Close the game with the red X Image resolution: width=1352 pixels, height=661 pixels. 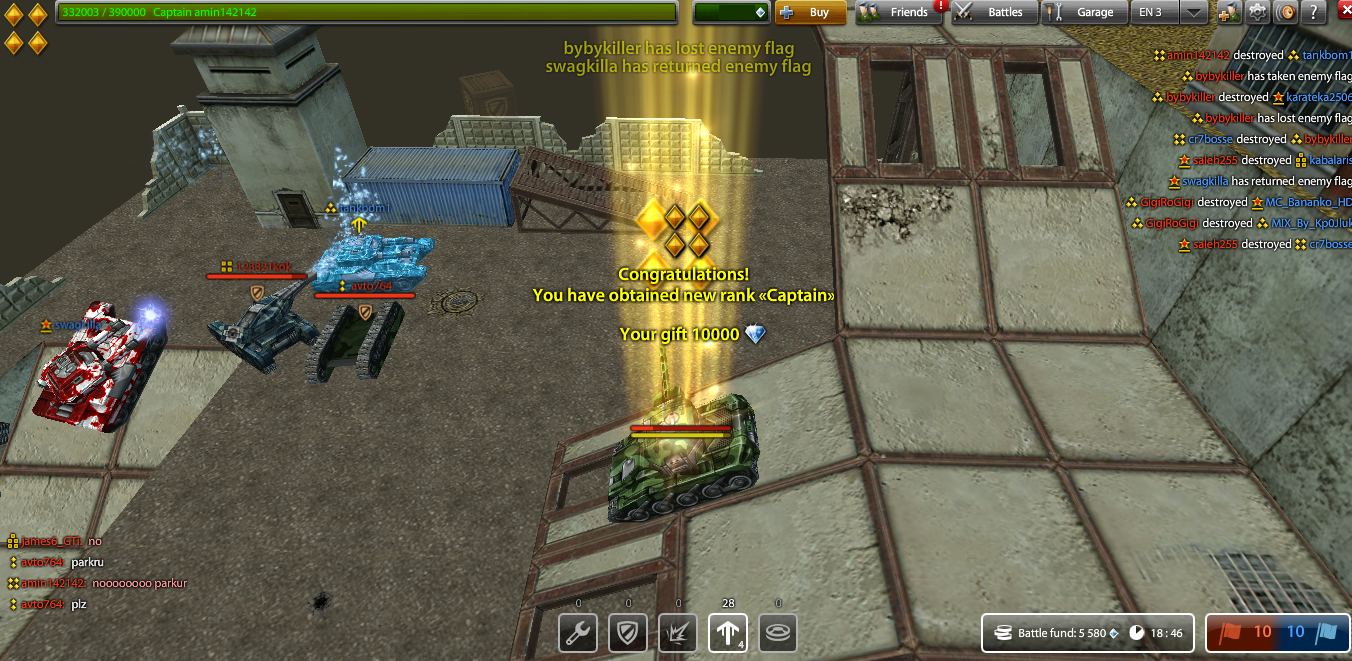[1345, 13]
